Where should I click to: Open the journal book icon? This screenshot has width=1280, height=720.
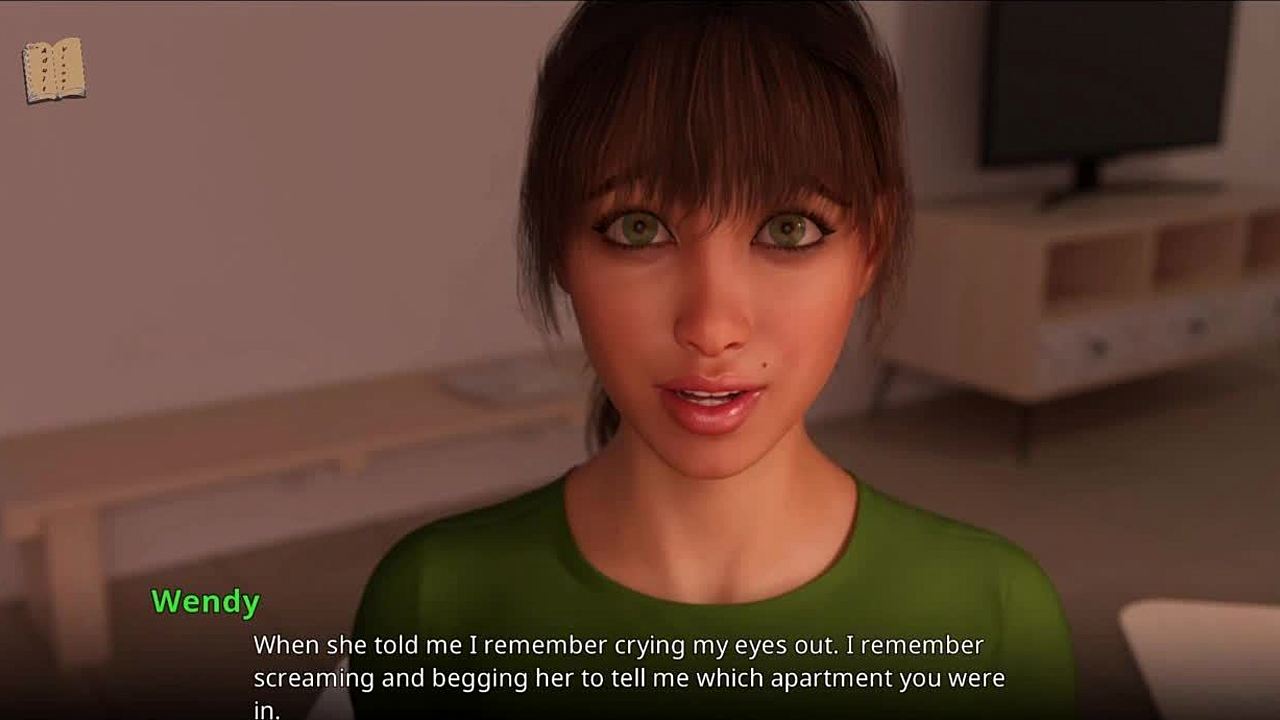click(x=54, y=70)
